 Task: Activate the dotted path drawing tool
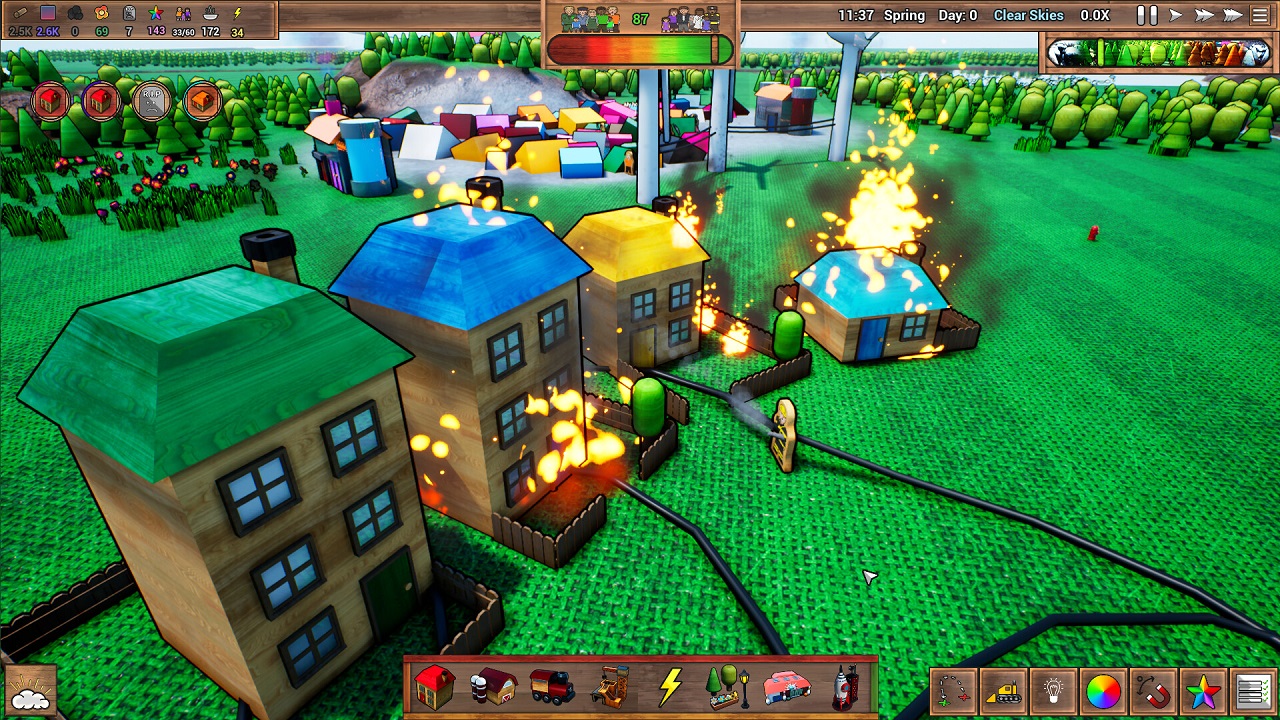[x=954, y=691]
